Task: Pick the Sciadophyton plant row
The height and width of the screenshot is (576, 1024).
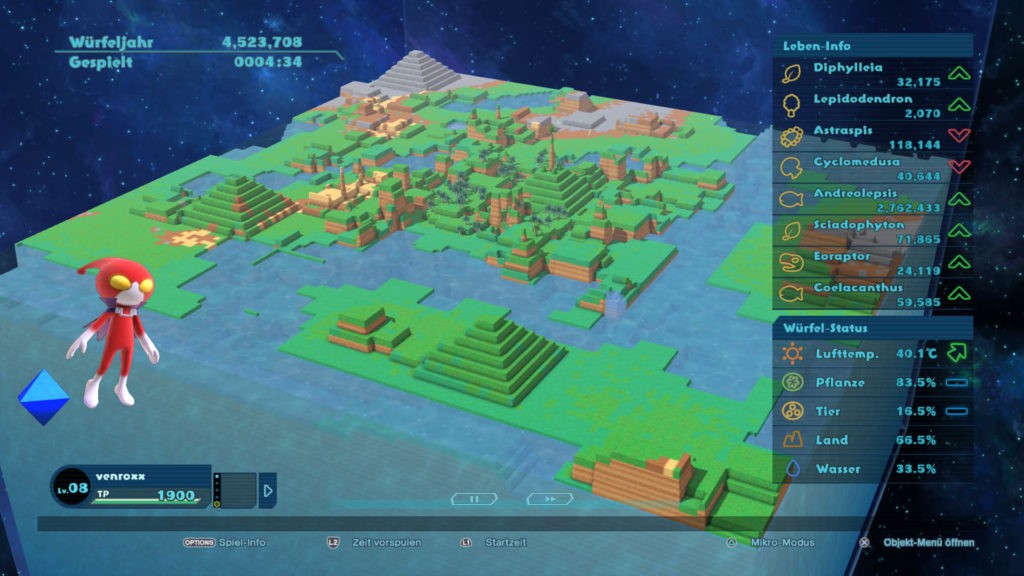Action: click(x=872, y=231)
